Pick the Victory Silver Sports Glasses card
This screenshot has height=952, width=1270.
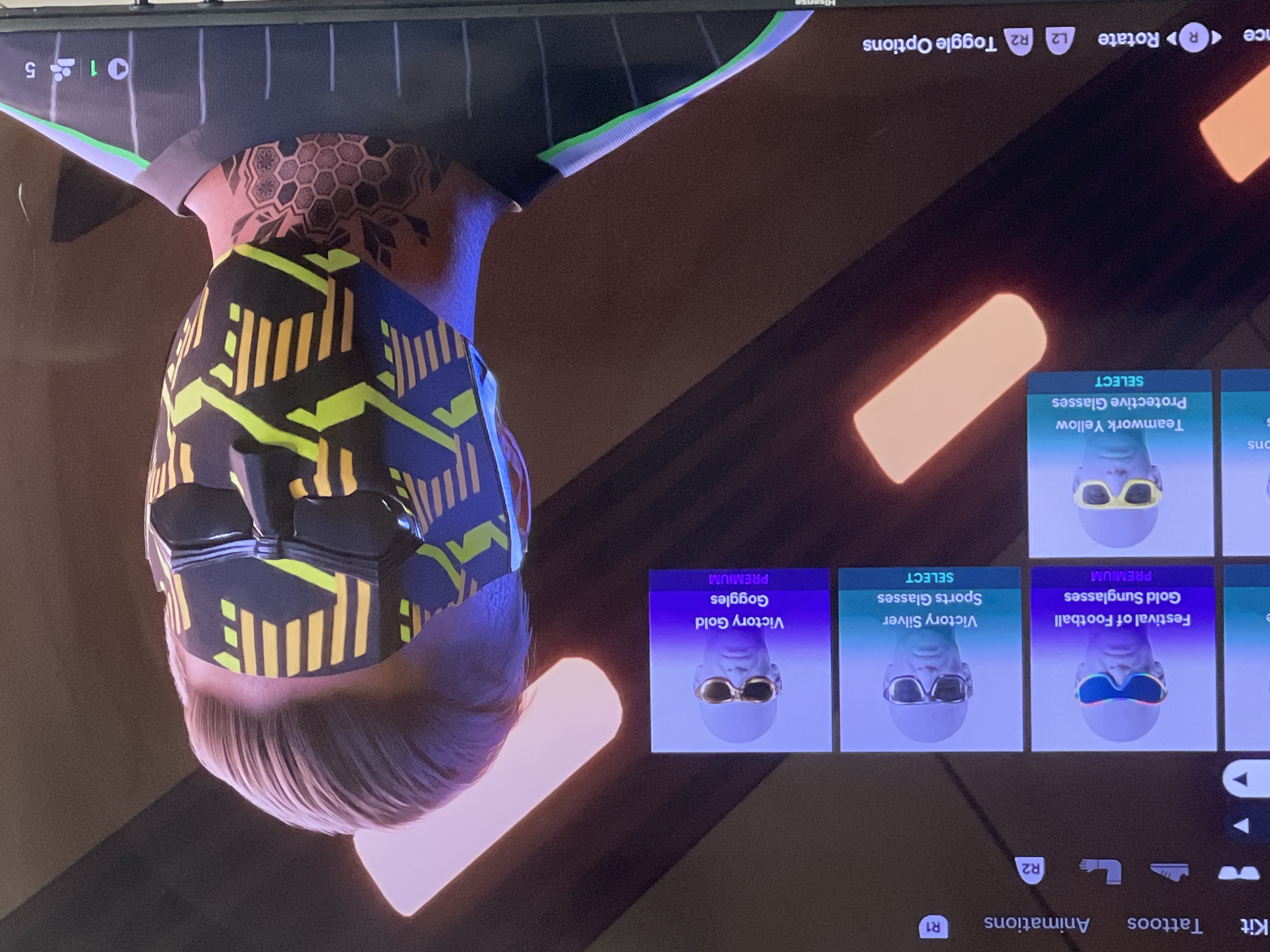point(930,660)
